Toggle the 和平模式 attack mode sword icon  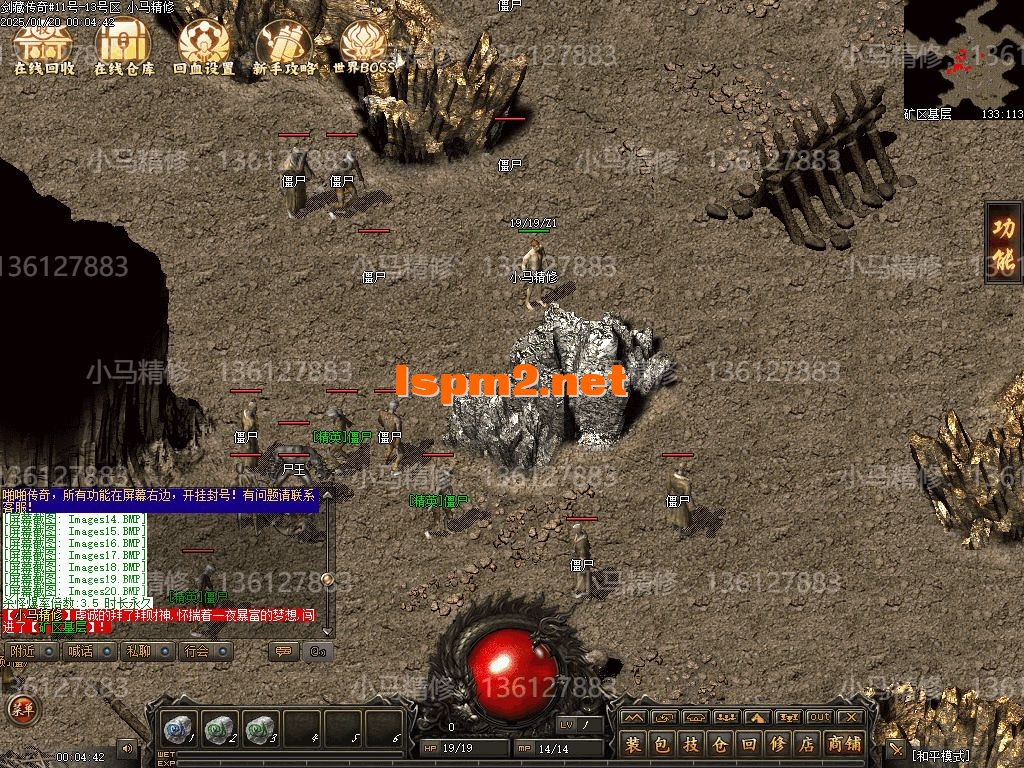click(895, 749)
